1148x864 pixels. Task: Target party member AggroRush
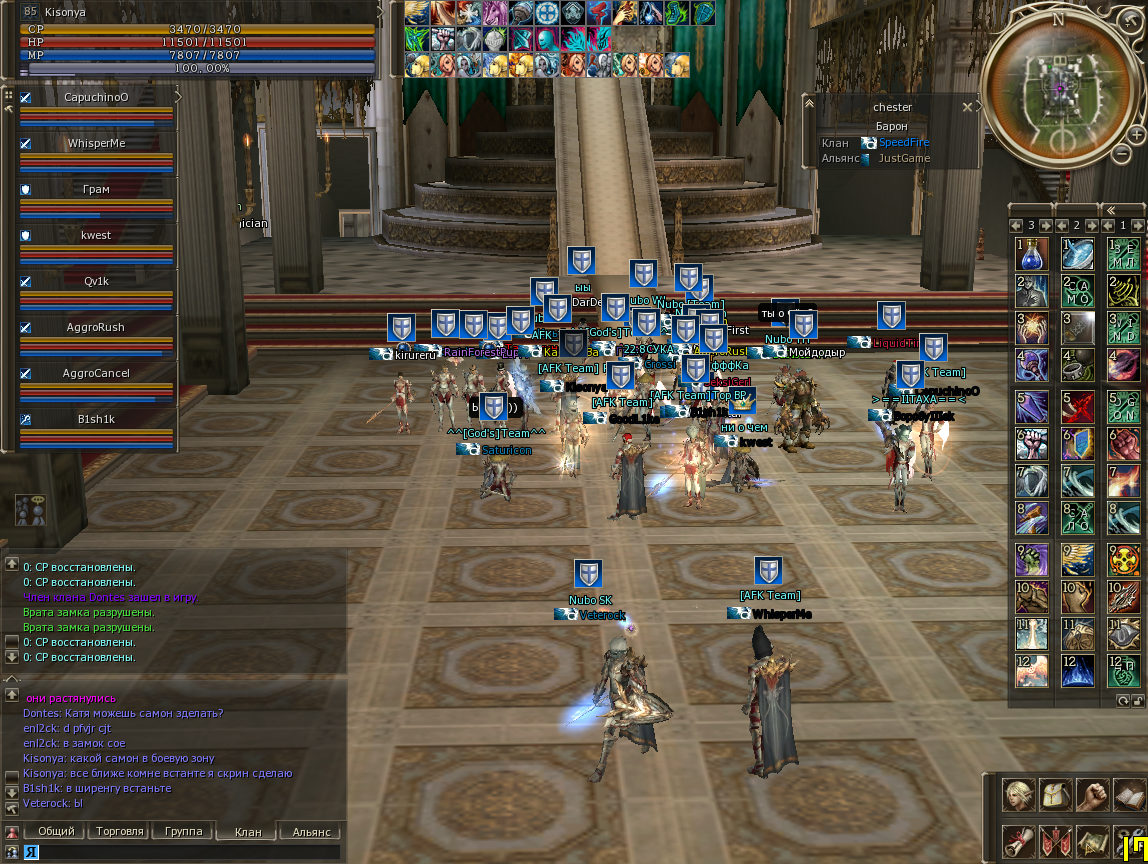[x=96, y=327]
